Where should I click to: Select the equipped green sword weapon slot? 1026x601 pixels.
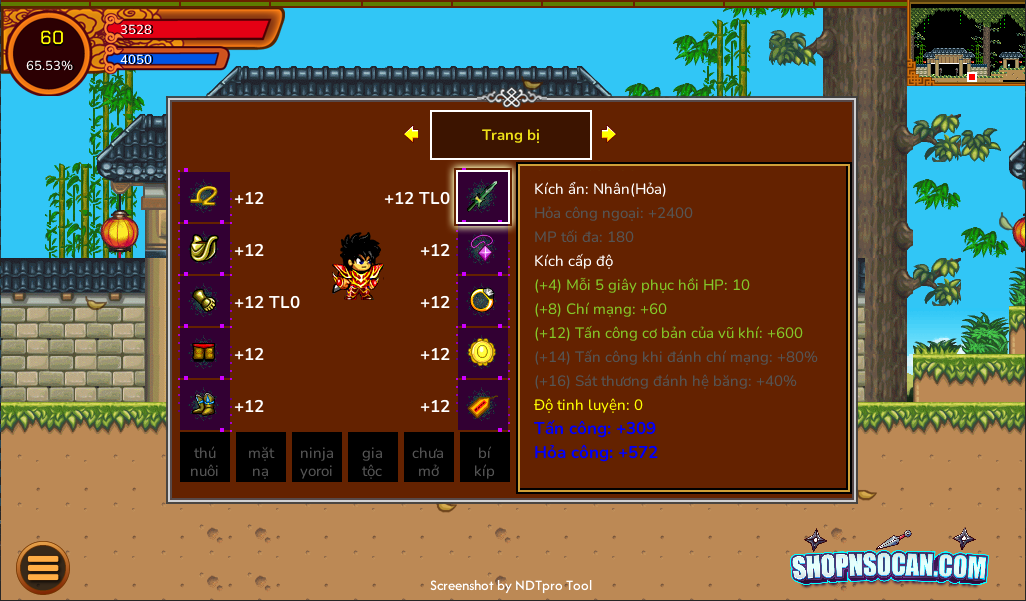(x=483, y=197)
